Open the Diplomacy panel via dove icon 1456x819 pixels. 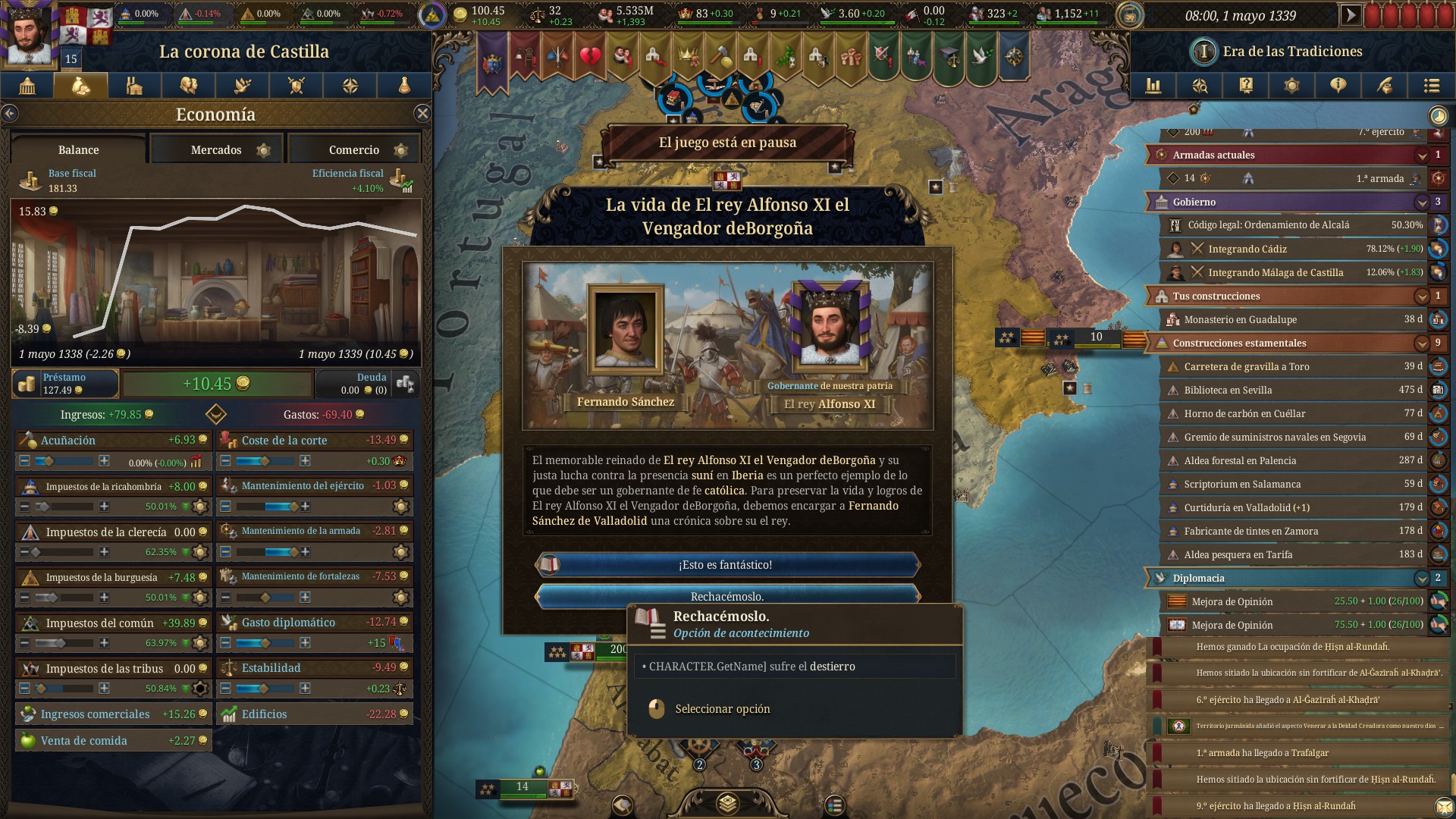242,86
